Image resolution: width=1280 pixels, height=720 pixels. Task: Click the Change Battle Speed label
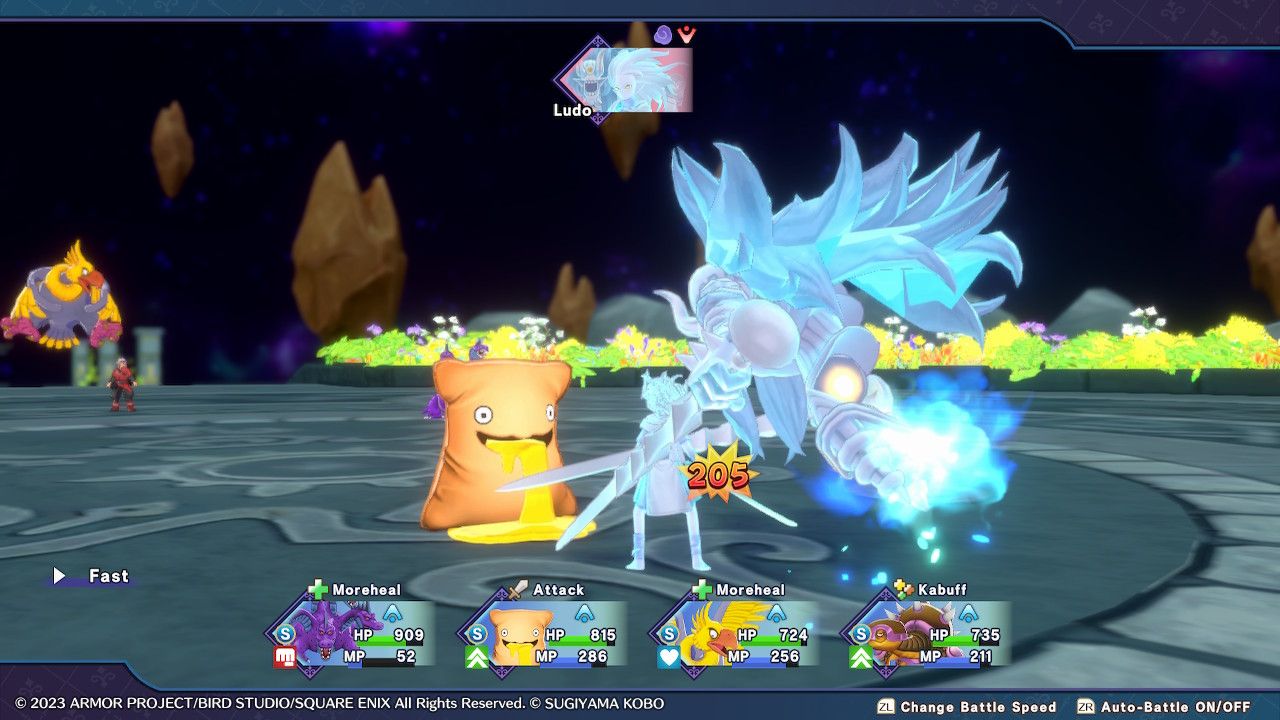coord(977,707)
